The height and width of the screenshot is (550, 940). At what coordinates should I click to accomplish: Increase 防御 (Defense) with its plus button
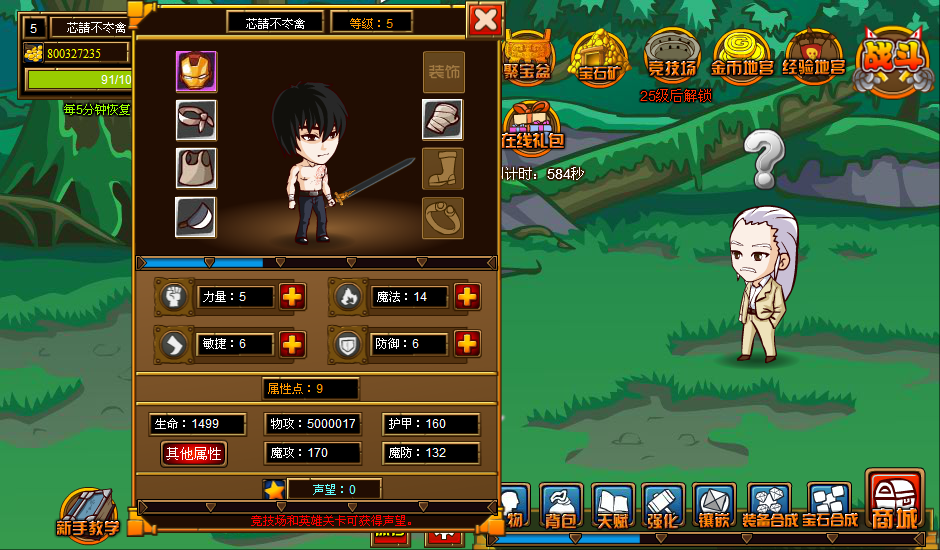[467, 344]
